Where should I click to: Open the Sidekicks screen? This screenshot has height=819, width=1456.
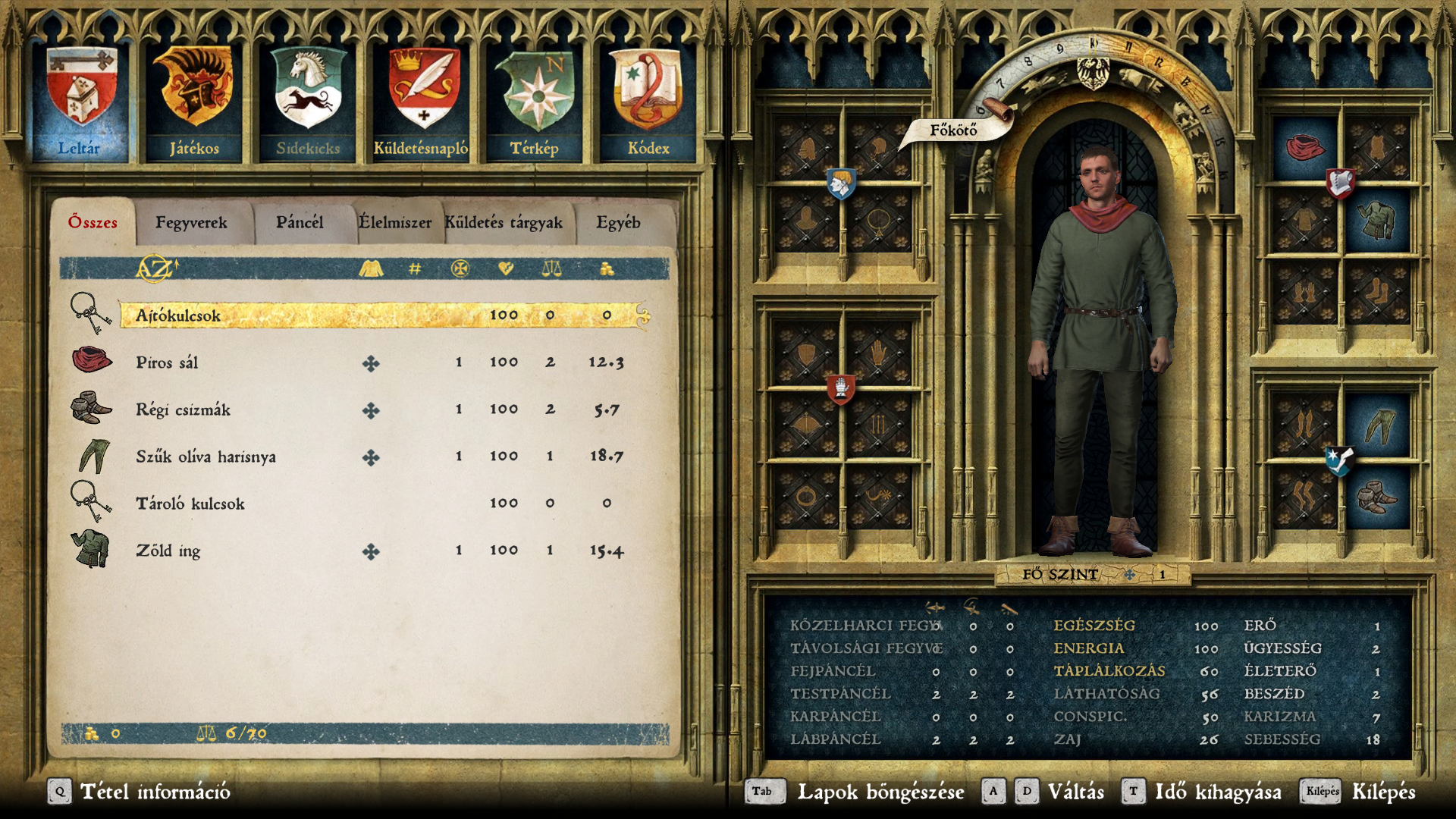(308, 102)
